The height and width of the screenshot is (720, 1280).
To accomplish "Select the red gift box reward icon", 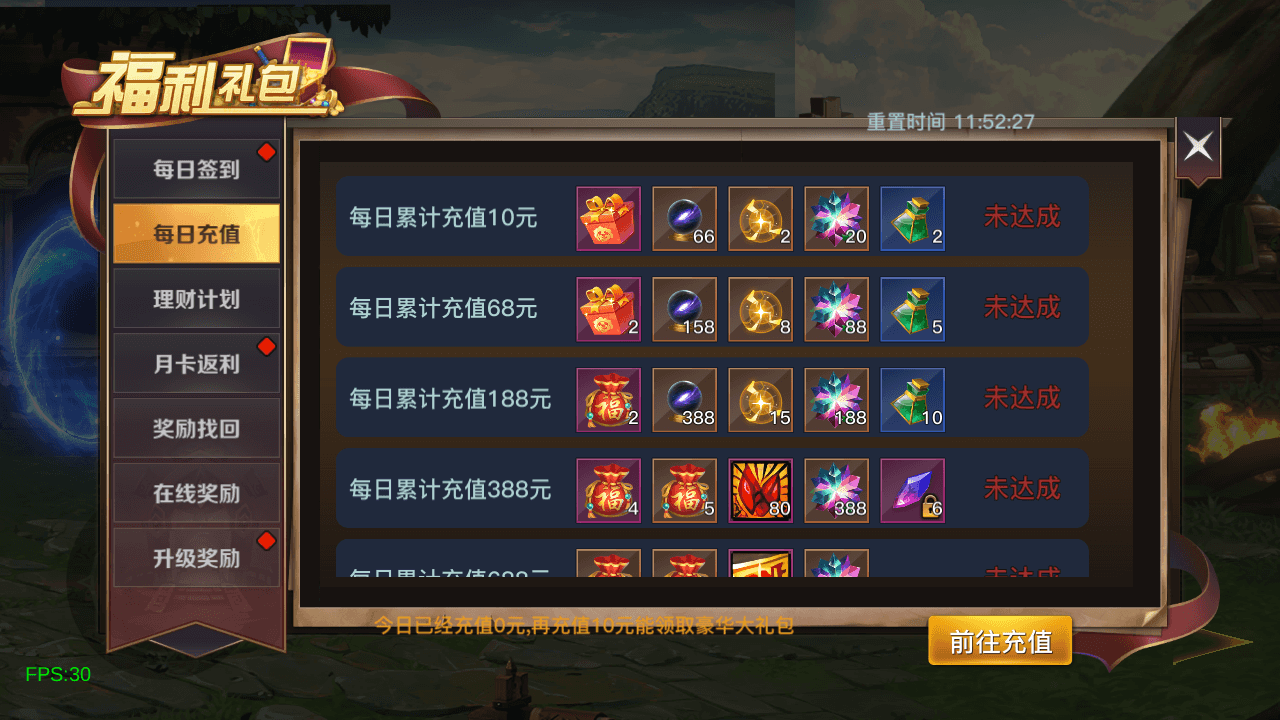I will coord(608,219).
